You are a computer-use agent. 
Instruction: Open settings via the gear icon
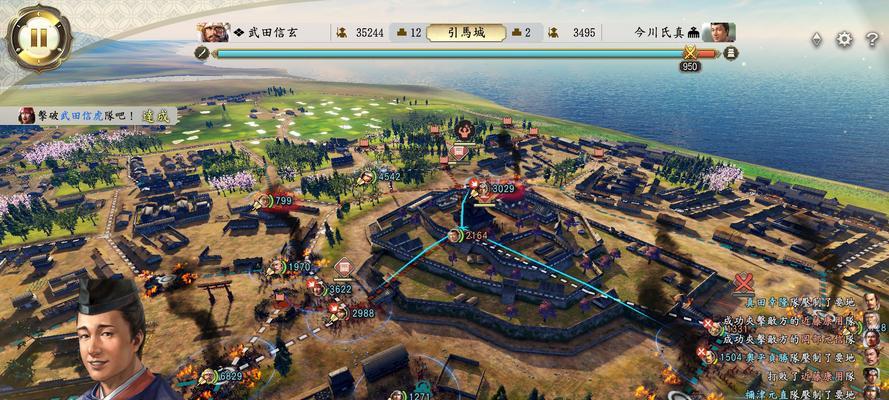[x=844, y=39]
